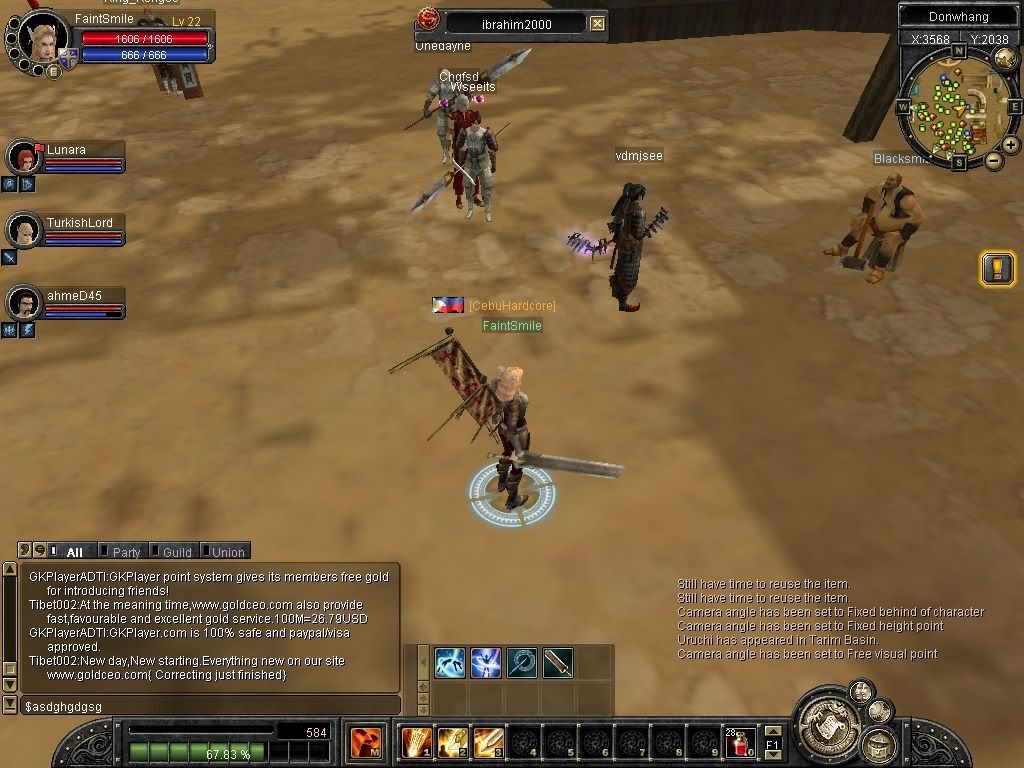Activate the skill in hotbar slot 1

[416, 743]
